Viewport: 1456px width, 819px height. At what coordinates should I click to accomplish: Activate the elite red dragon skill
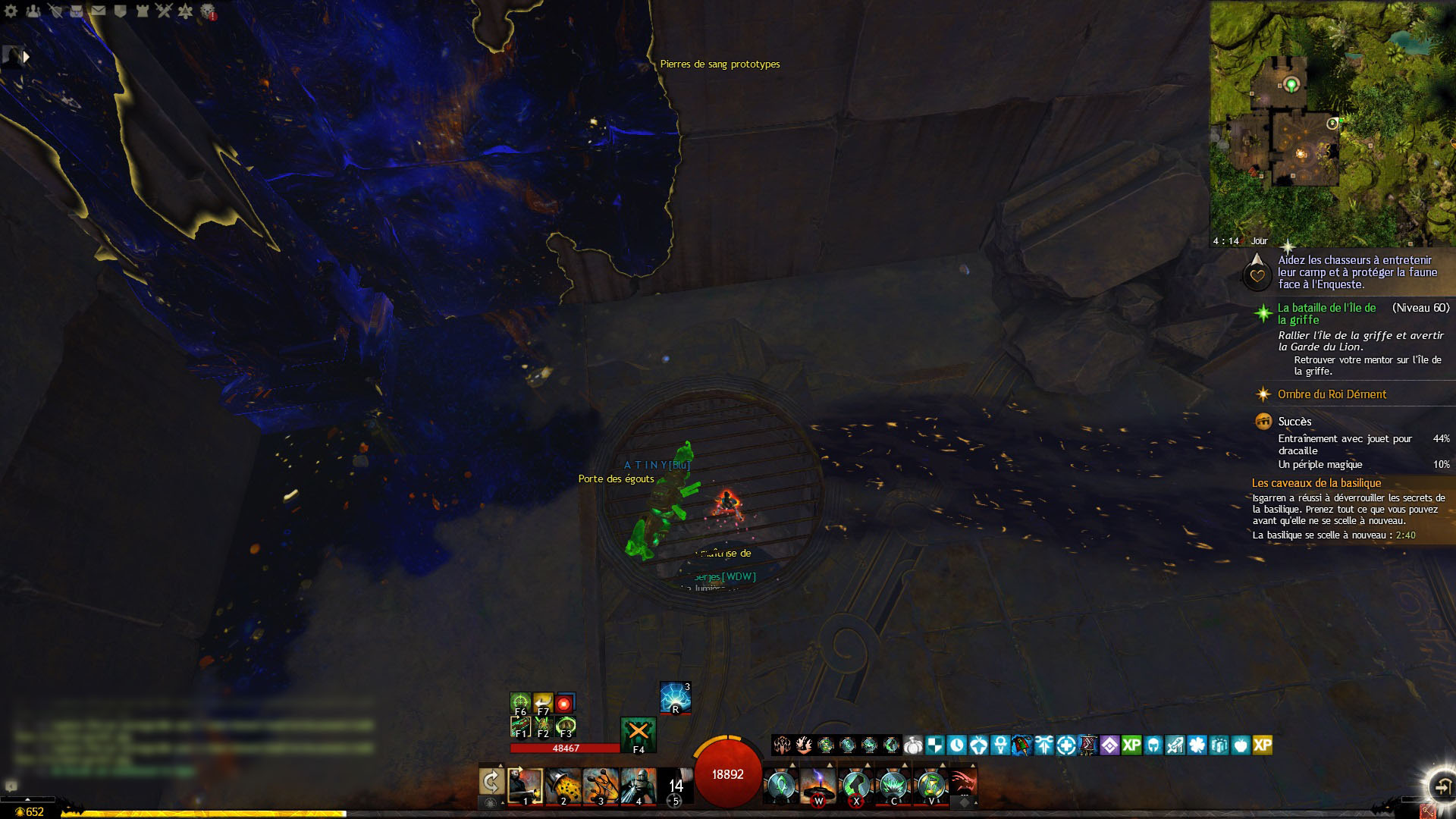click(x=963, y=784)
